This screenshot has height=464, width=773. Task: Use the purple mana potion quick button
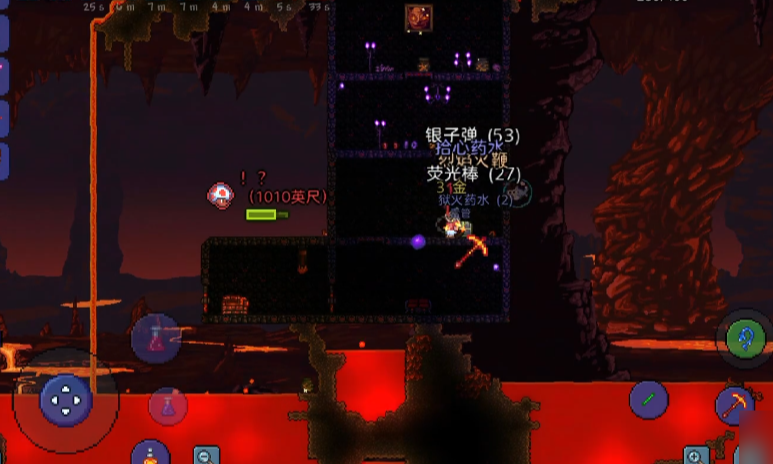click(168, 406)
